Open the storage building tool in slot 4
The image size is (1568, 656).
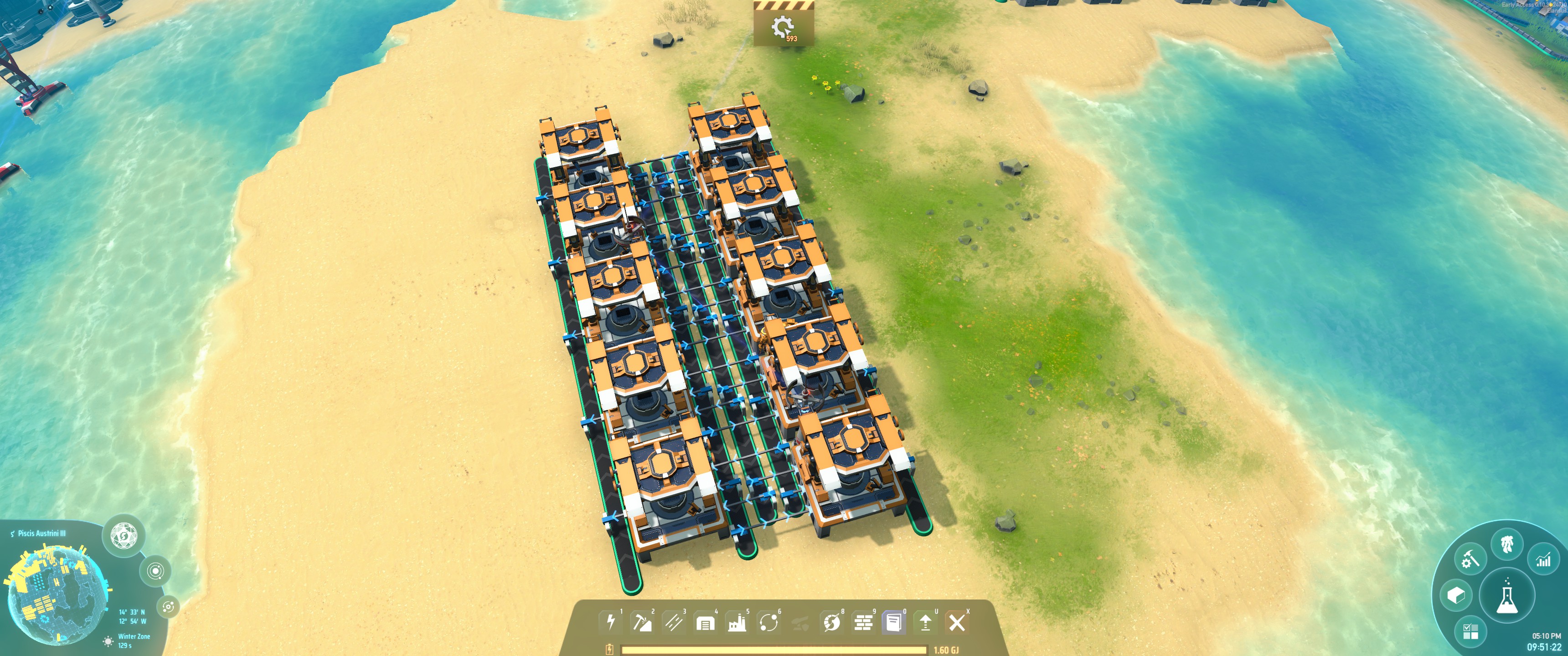pos(706,624)
